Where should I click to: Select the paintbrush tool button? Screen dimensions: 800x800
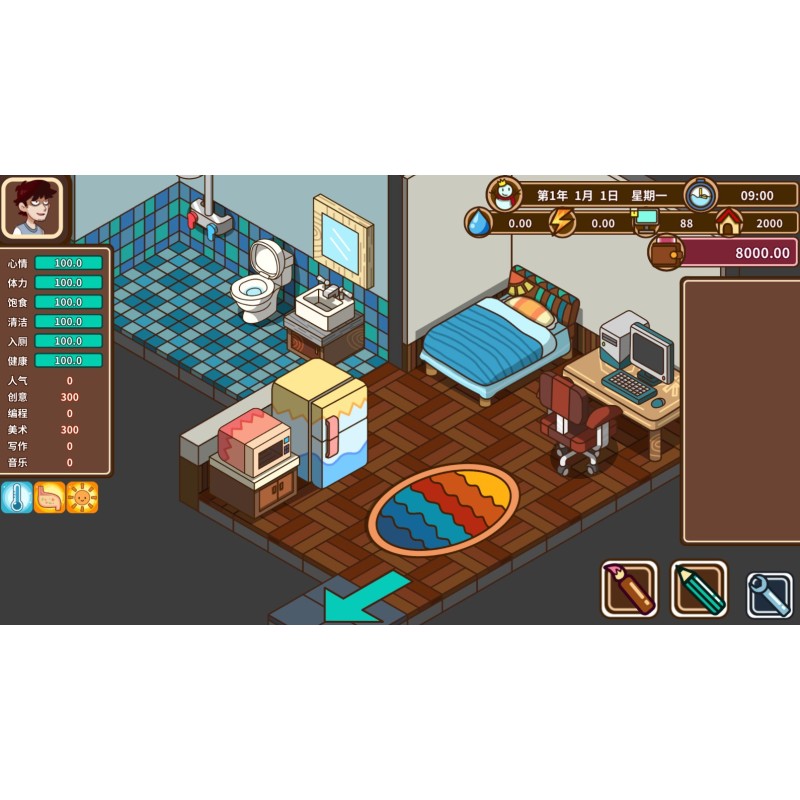(x=629, y=589)
